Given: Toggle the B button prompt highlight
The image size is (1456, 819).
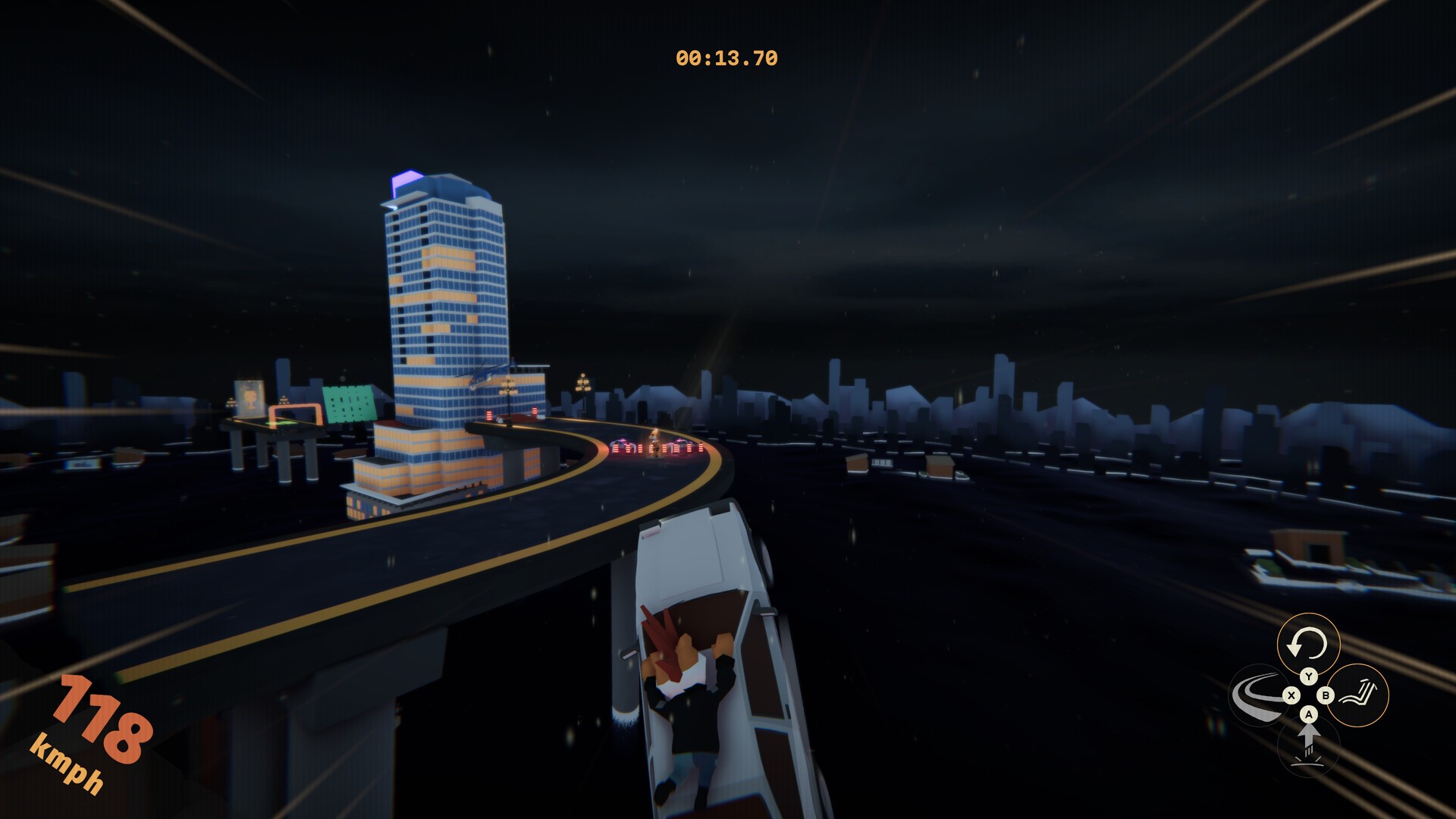Looking at the screenshot, I should click(1325, 695).
